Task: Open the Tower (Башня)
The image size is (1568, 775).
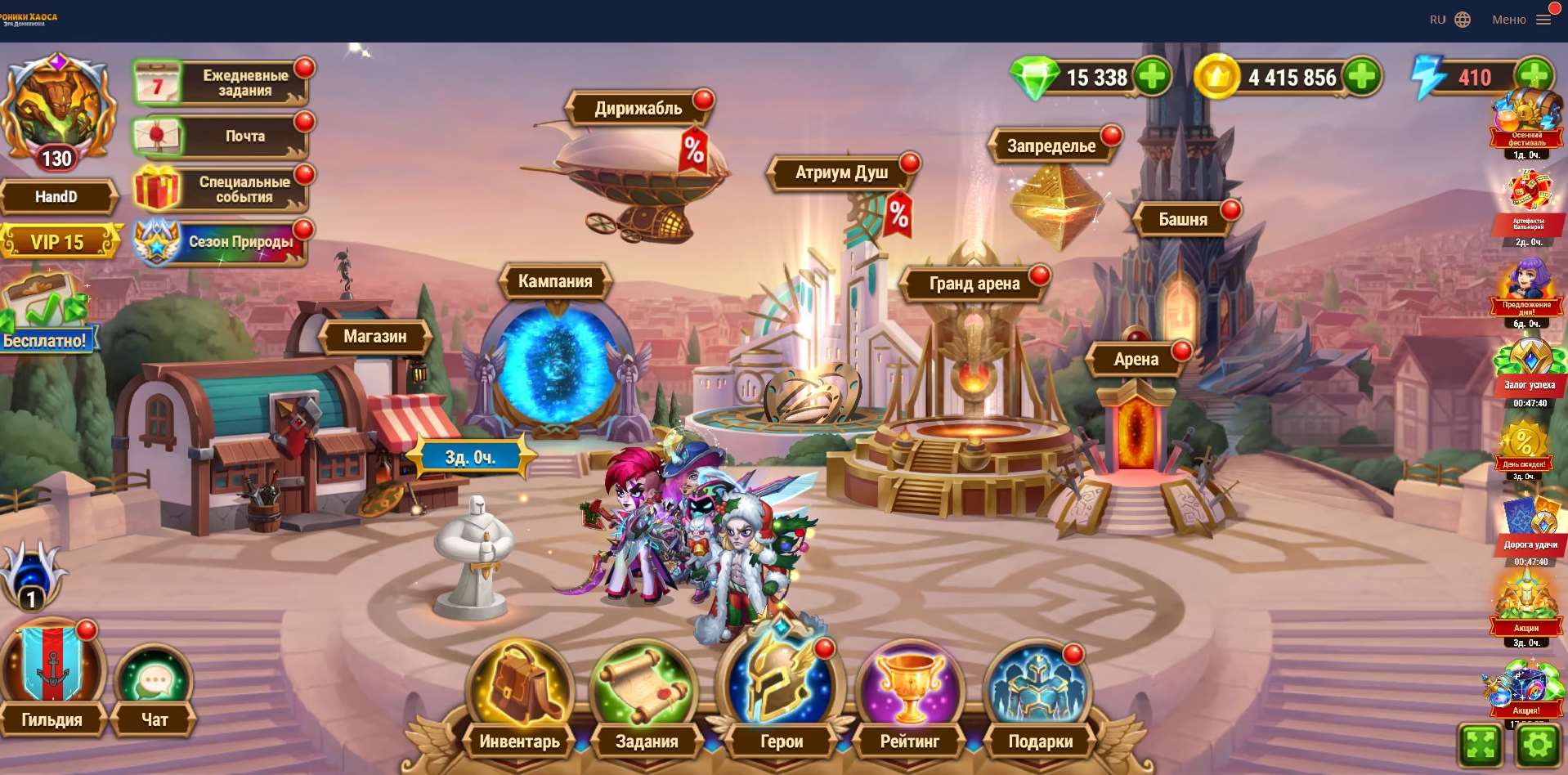Action: pos(1182,219)
